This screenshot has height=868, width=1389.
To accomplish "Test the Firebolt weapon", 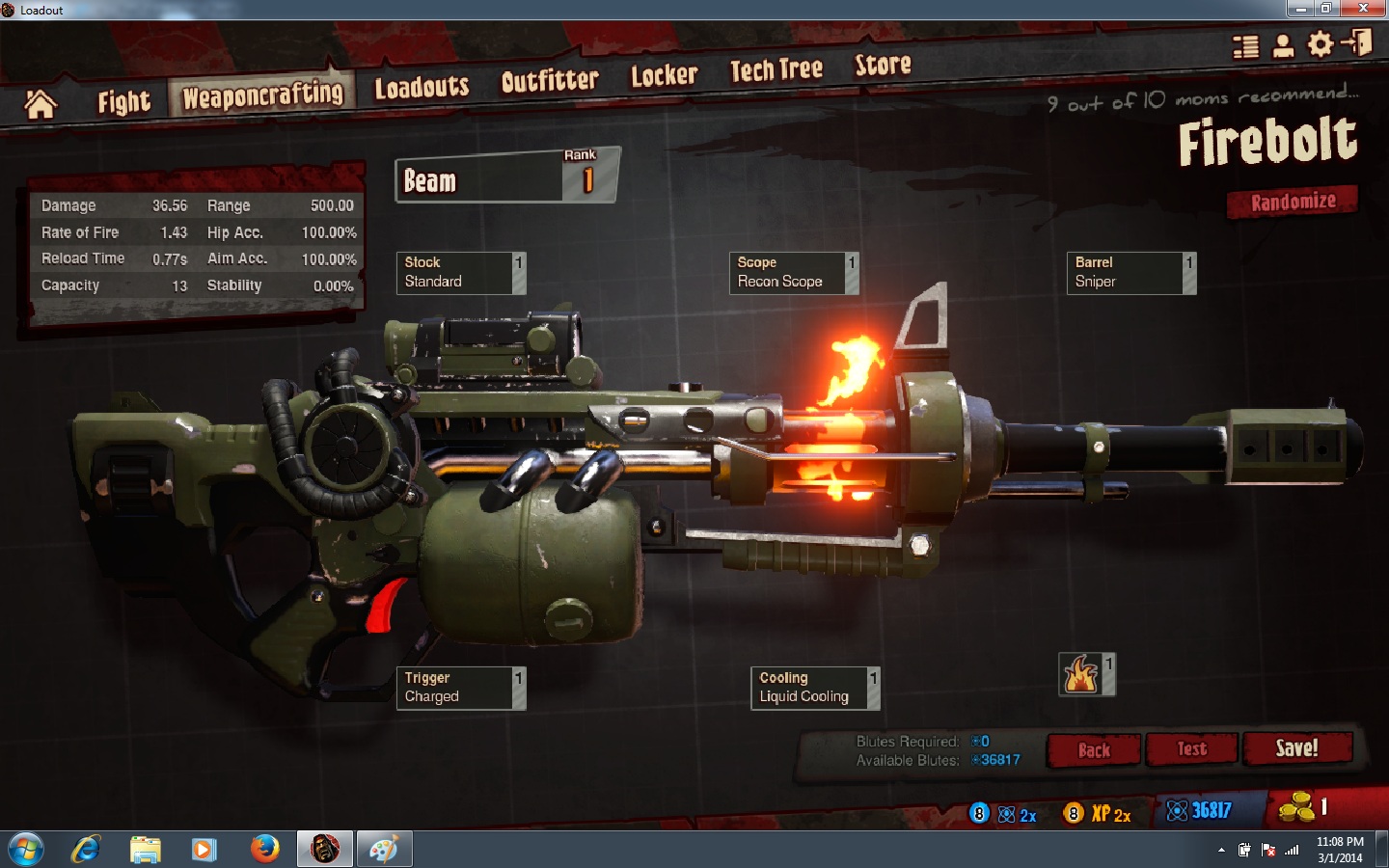I will point(1191,749).
